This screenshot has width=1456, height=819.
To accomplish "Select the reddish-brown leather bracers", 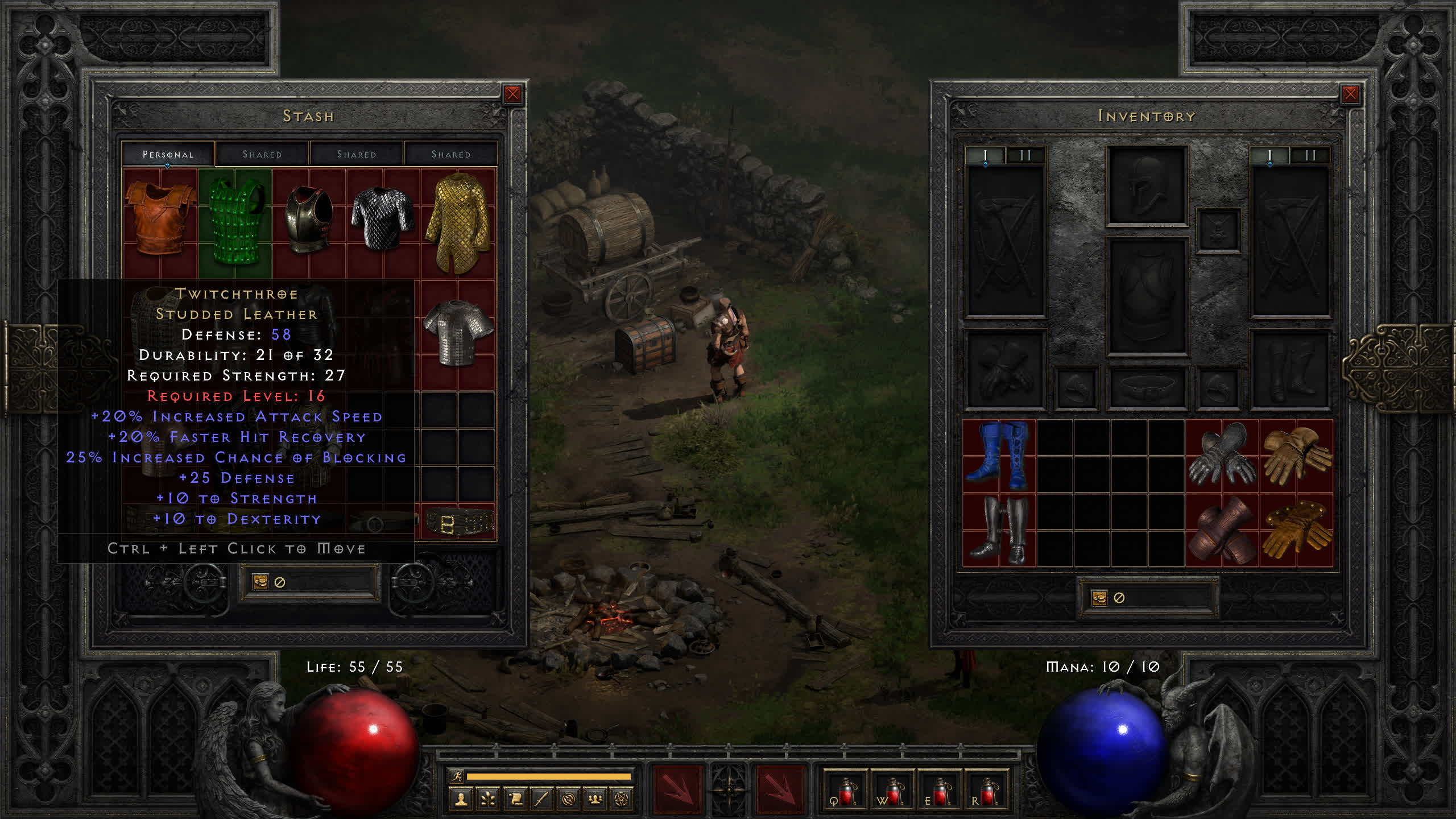I will 1221,530.
